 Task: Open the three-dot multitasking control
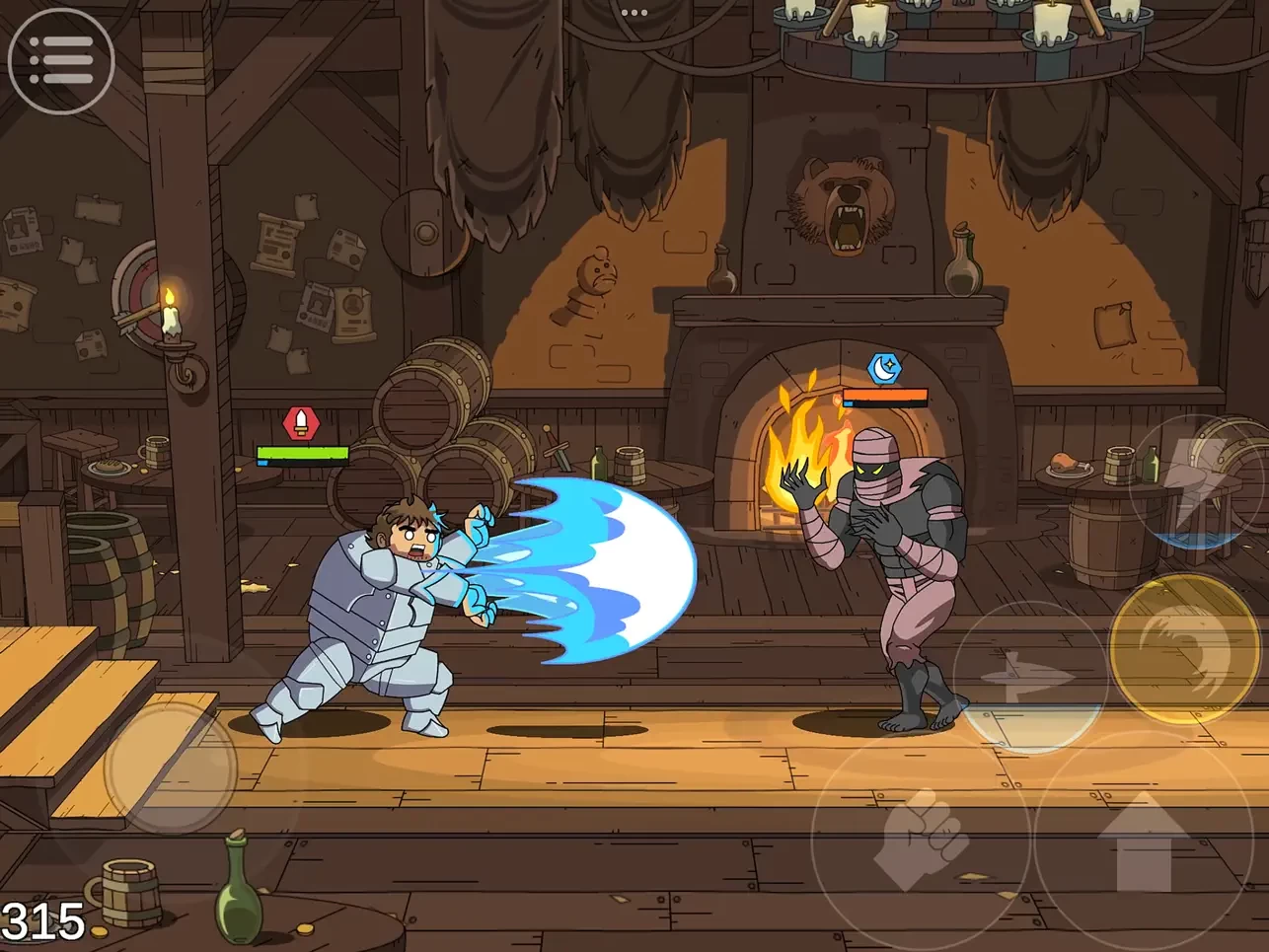click(634, 14)
